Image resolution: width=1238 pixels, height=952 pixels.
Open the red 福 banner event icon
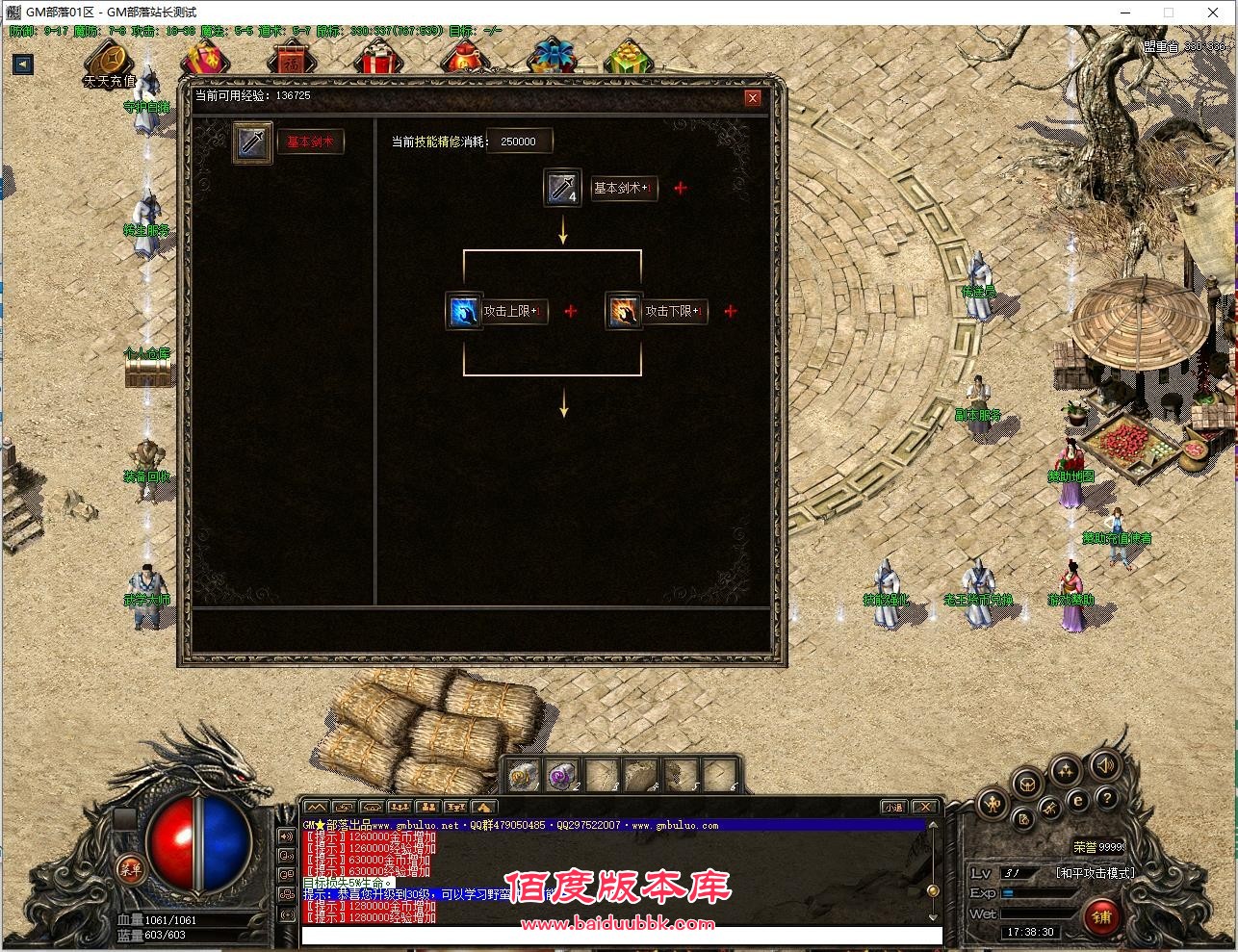click(291, 60)
